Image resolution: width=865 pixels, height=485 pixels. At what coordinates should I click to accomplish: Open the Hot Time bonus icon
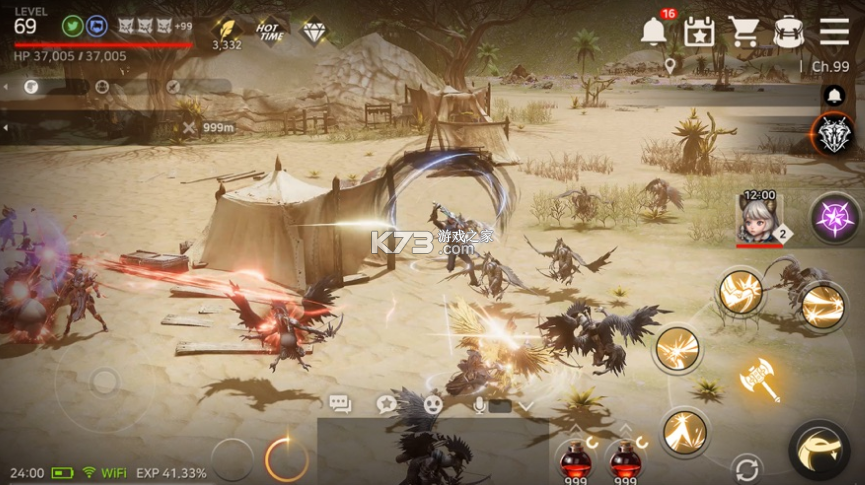click(270, 30)
